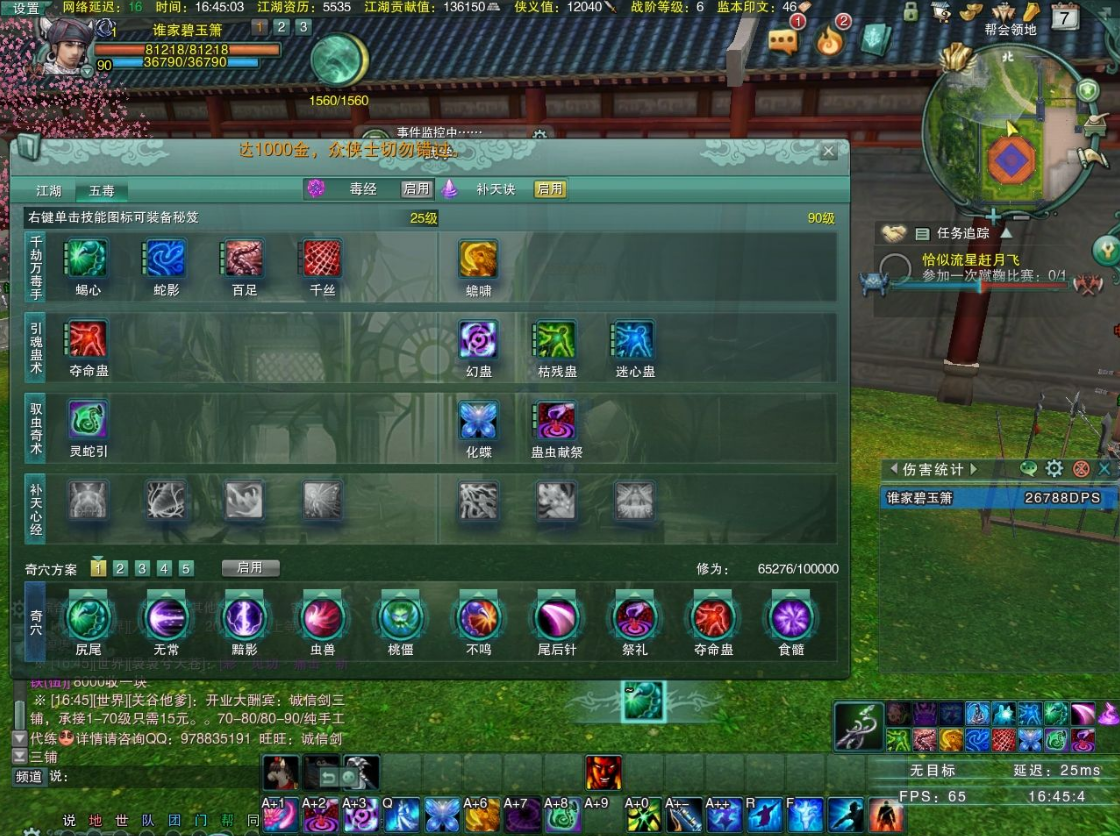Choose the 食髓 talent icon
Viewport: 1120px width, 836px height.
click(790, 618)
